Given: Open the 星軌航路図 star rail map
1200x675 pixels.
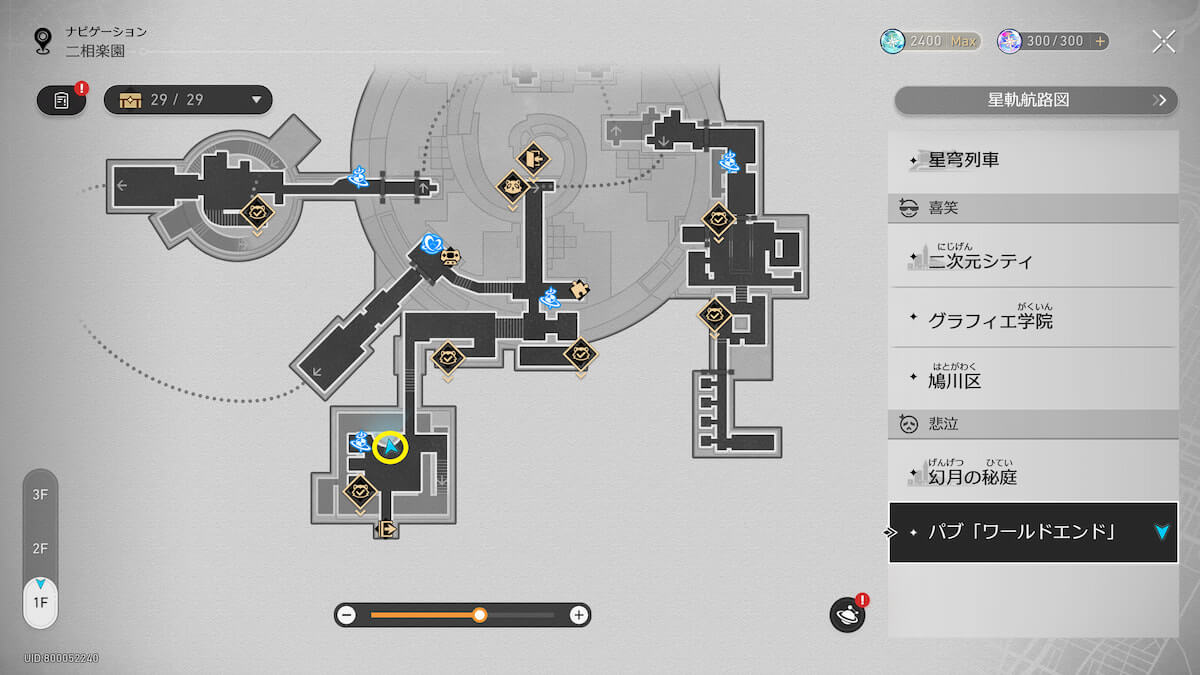Looking at the screenshot, I should 1035,100.
